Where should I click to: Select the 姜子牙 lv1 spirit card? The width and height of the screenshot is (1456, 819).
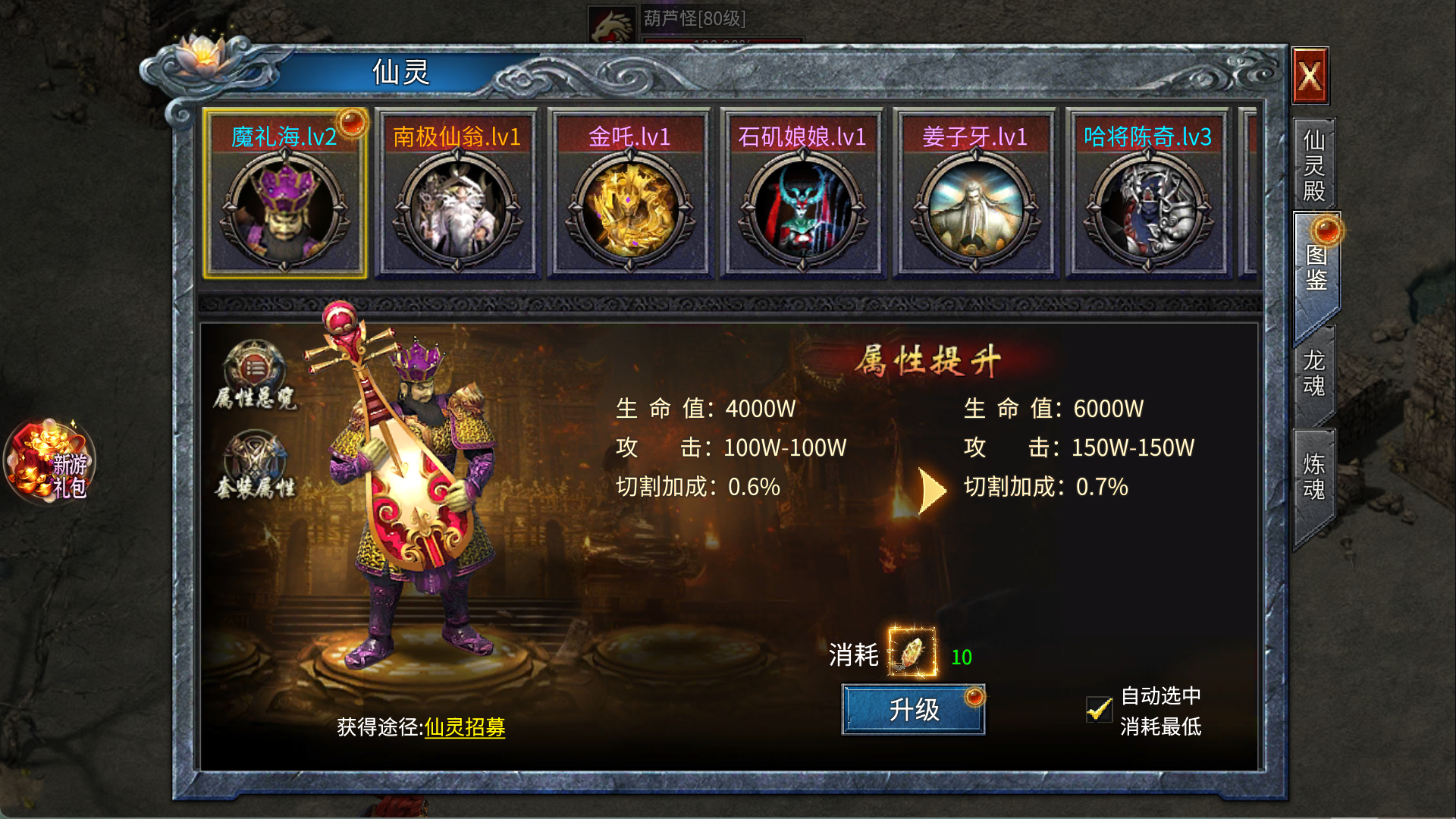pyautogui.click(x=975, y=195)
